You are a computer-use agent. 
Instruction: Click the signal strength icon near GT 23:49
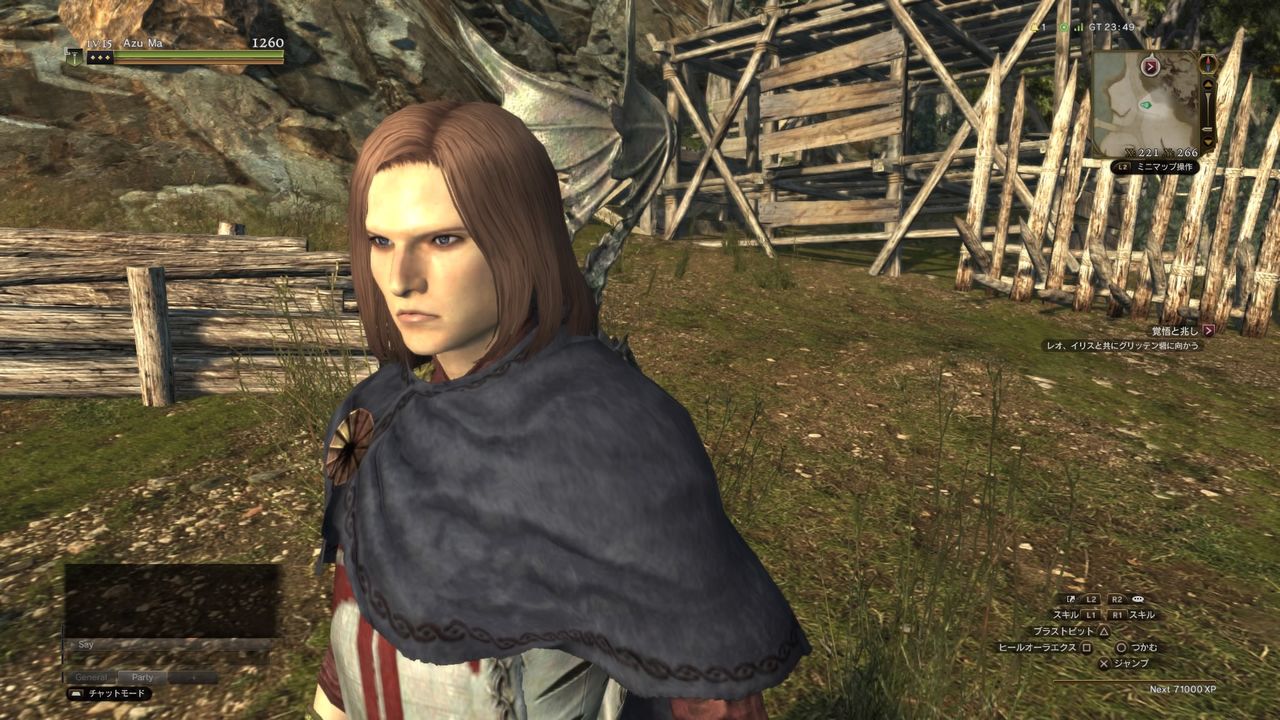click(1078, 27)
